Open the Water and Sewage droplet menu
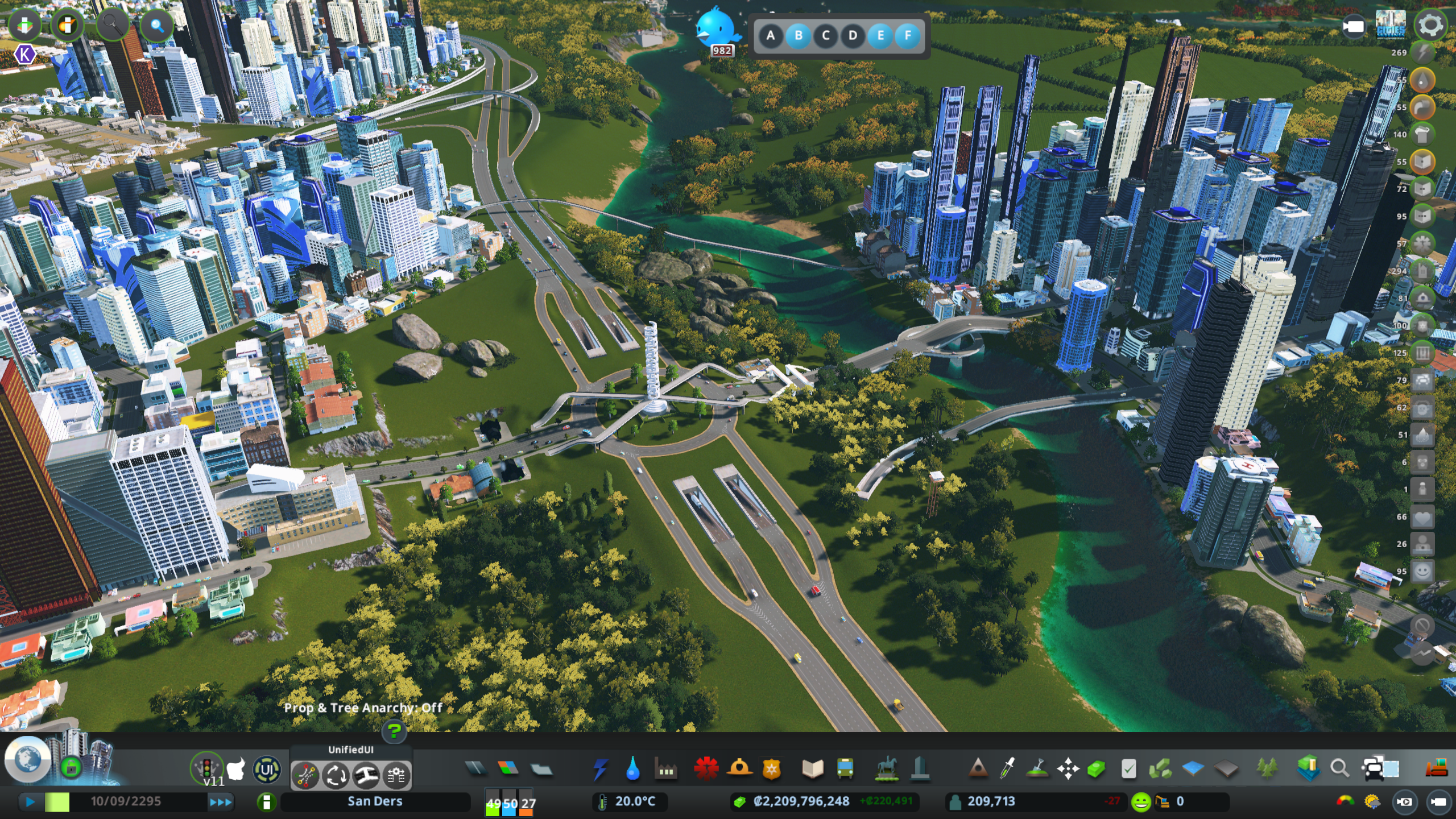 click(632, 770)
